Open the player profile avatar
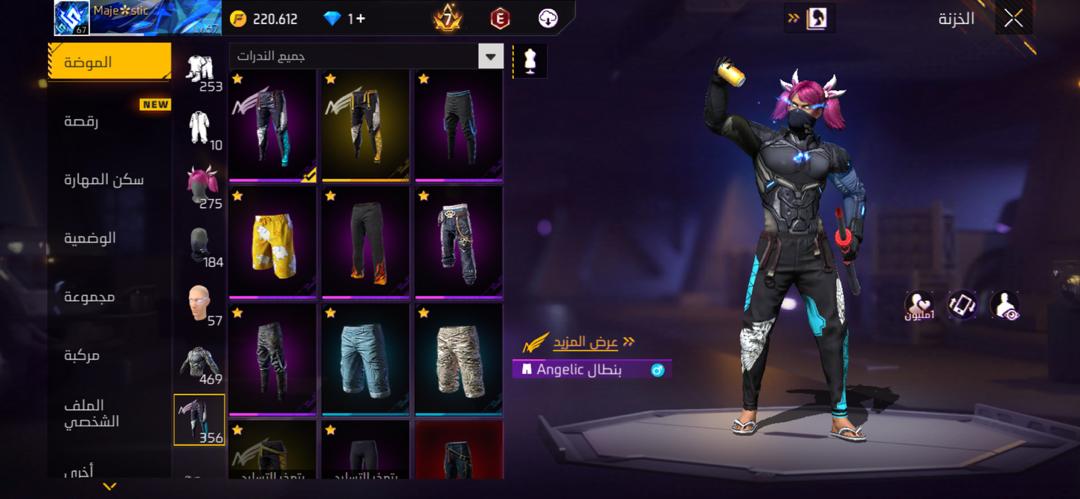This screenshot has height=499, width=1080. (72, 18)
